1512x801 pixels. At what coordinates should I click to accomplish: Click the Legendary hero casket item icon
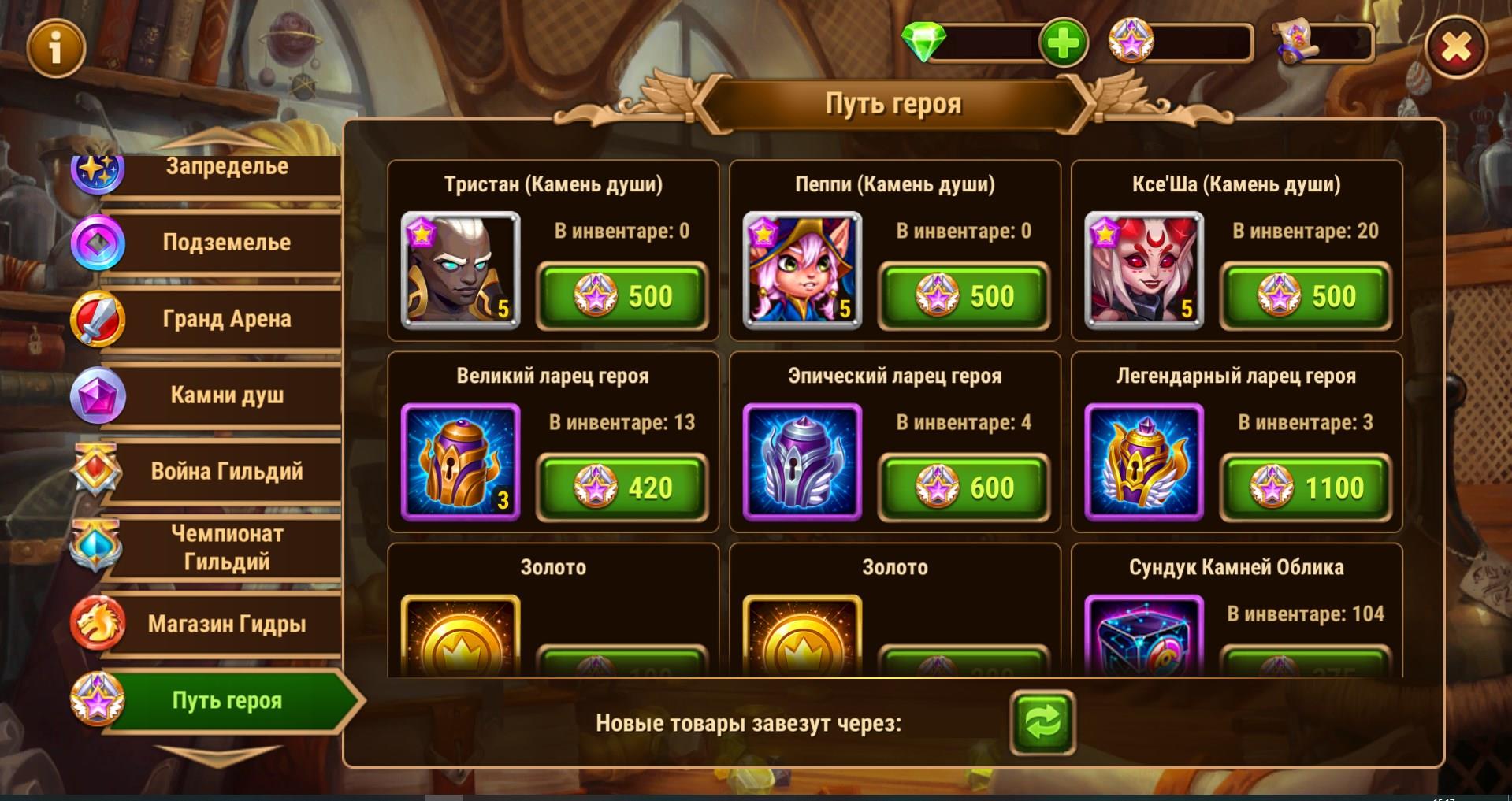click(x=1144, y=462)
